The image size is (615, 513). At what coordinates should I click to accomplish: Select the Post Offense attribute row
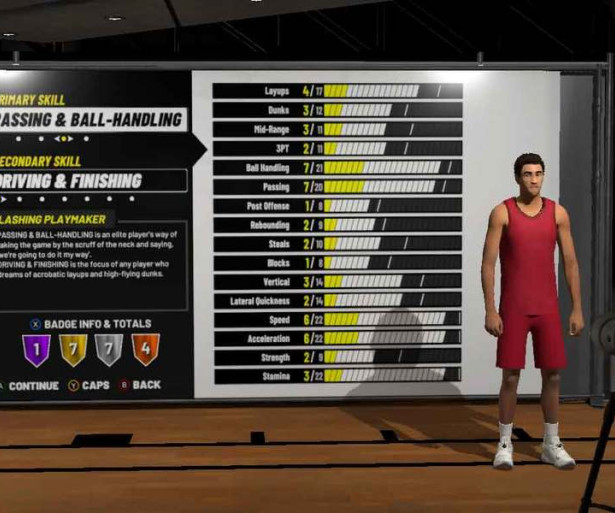[x=337, y=205]
